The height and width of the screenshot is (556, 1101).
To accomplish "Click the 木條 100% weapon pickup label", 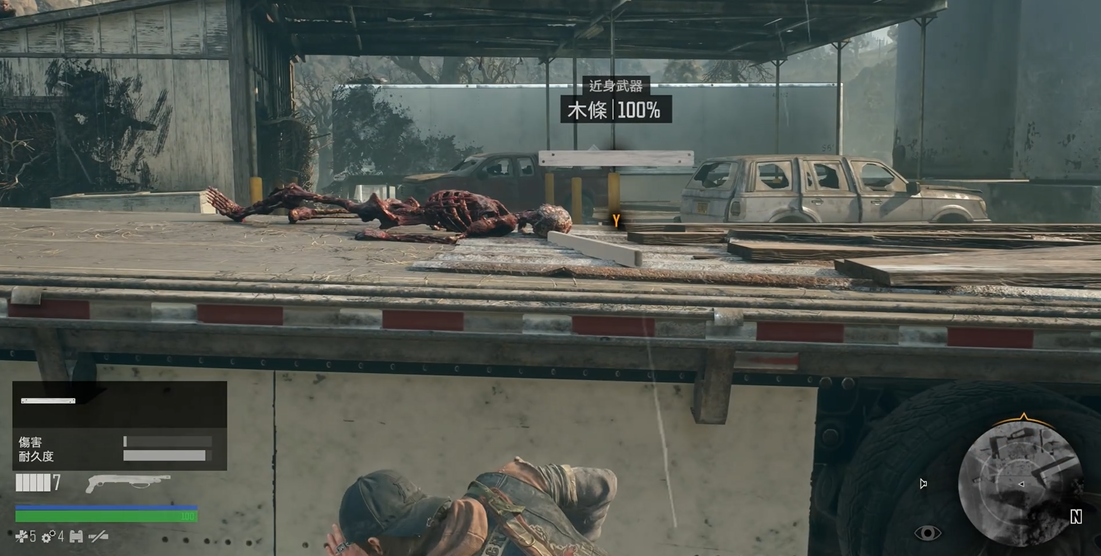I will (x=615, y=110).
